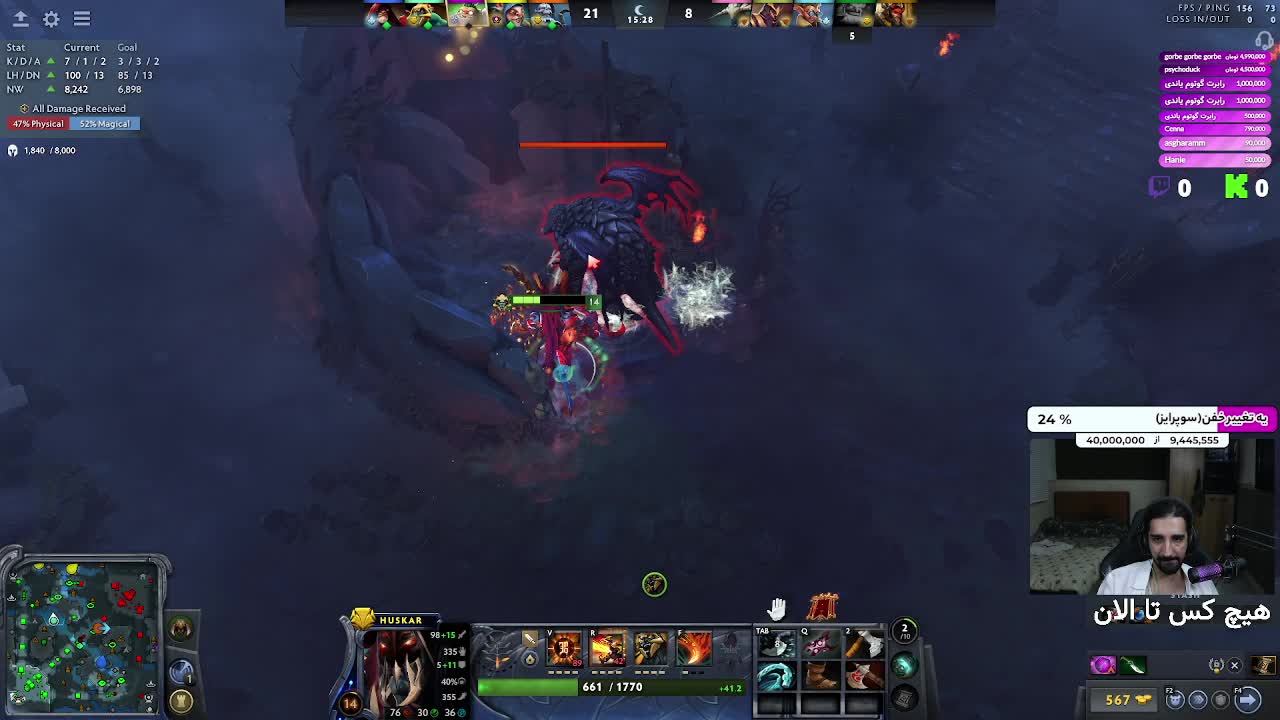Open the settings gear menu
1280x720 pixels.
[x=51, y=19]
